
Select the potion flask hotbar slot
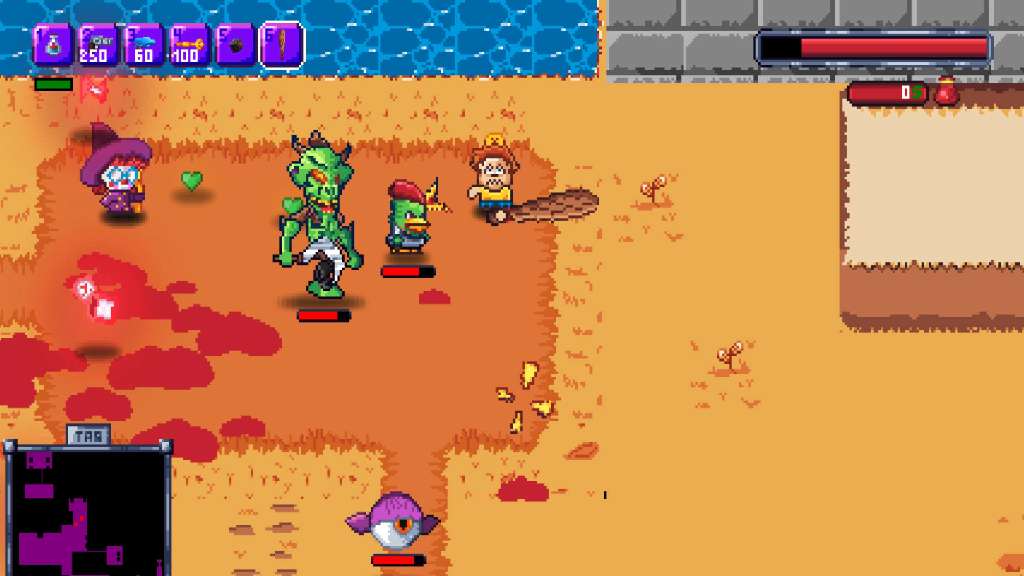pyautogui.click(x=53, y=46)
